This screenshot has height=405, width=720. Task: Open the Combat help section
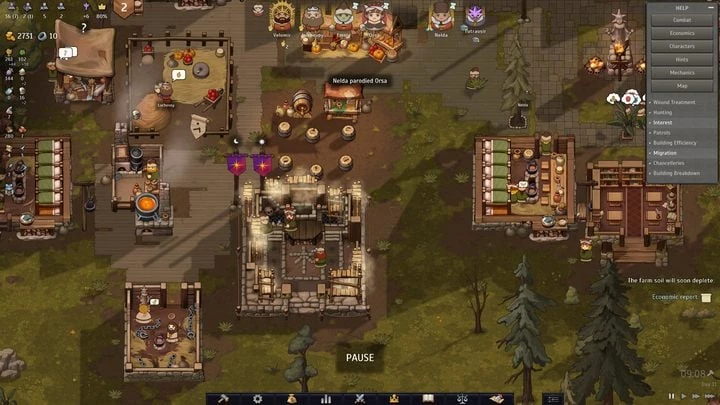point(682,20)
